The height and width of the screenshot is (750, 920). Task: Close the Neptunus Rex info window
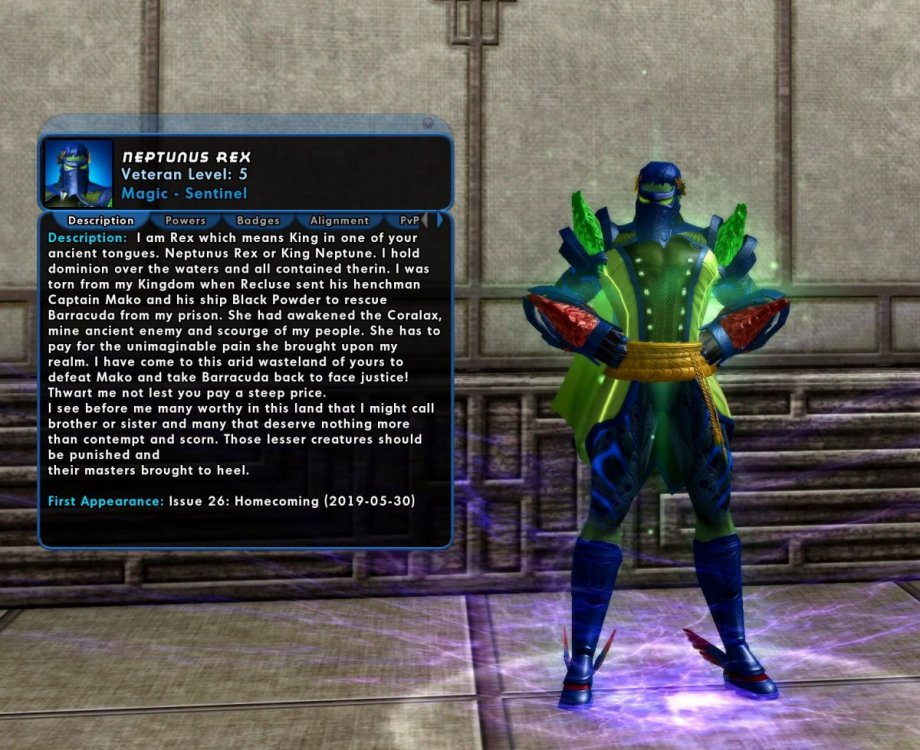pyautogui.click(x=428, y=124)
